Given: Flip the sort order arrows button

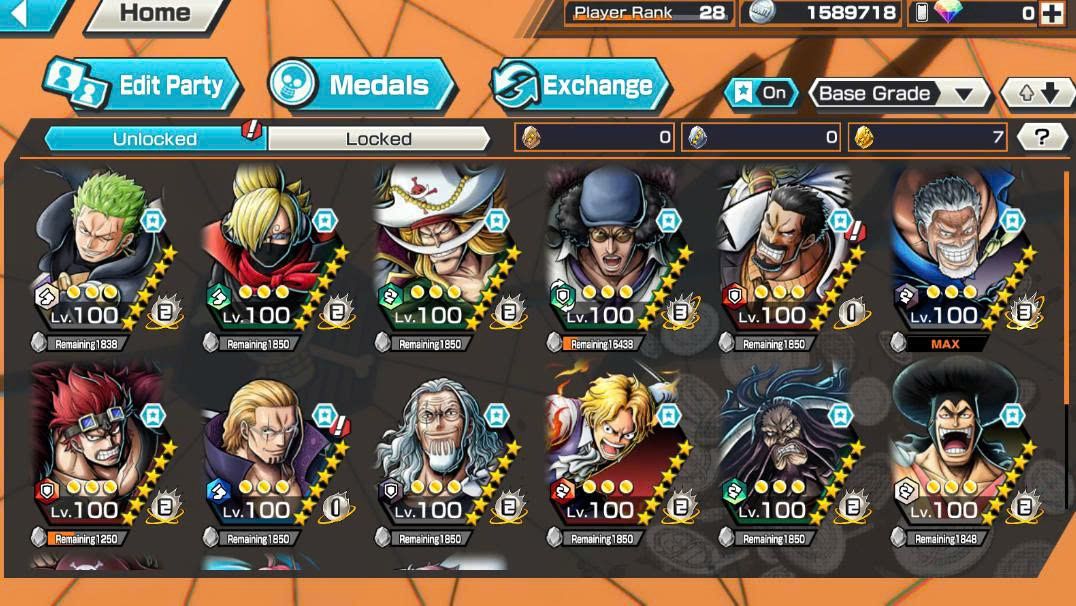Looking at the screenshot, I should [1037, 94].
